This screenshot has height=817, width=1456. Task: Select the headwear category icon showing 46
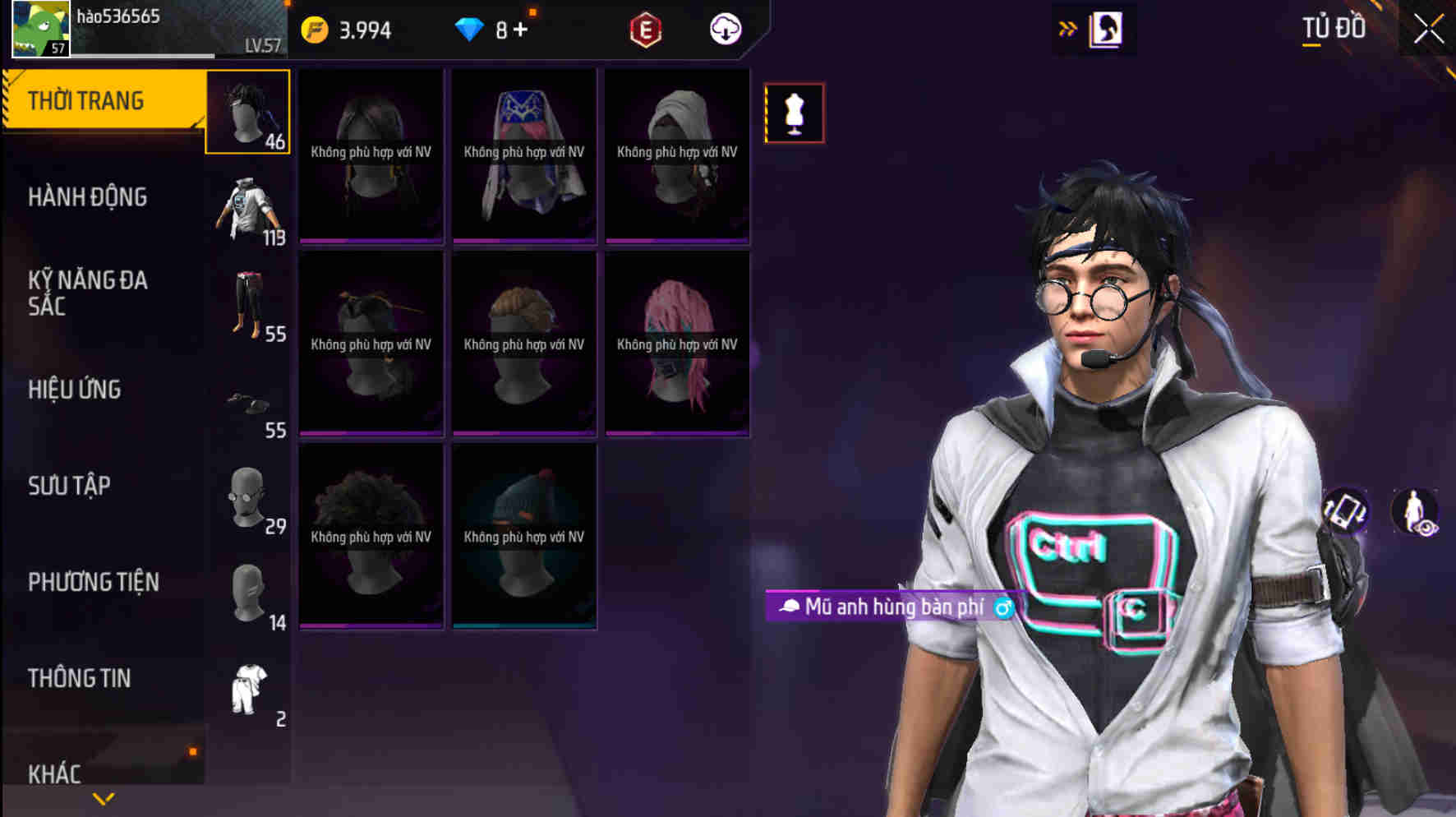click(248, 111)
